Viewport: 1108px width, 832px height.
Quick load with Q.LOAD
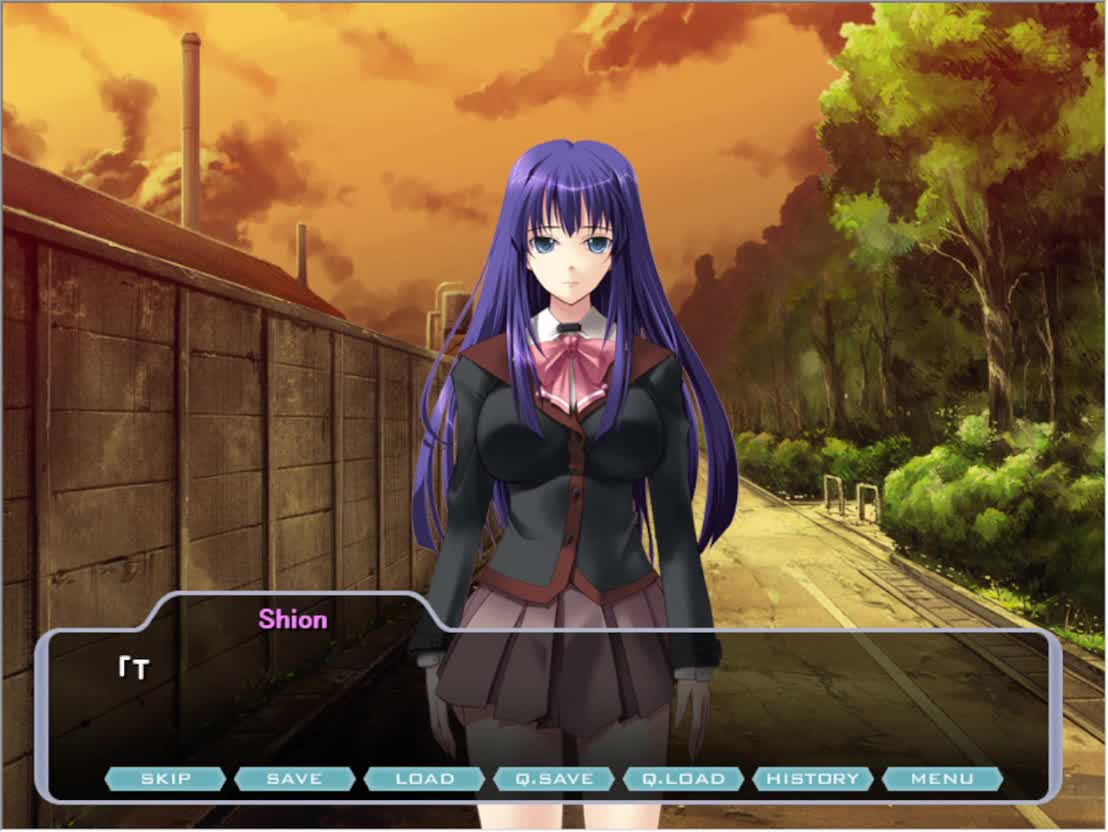point(683,779)
